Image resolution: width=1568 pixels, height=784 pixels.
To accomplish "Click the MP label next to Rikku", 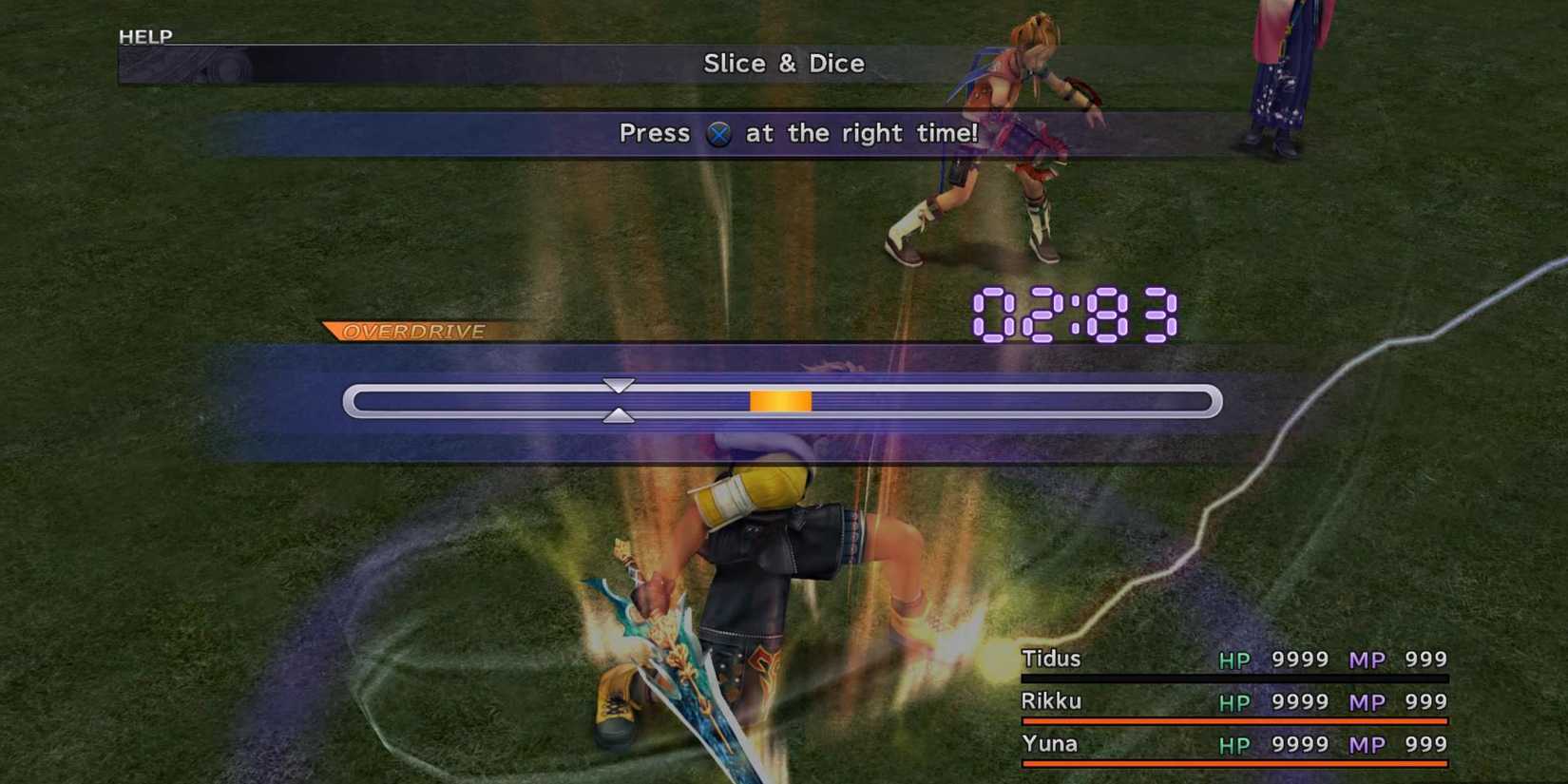I will click(x=1368, y=702).
